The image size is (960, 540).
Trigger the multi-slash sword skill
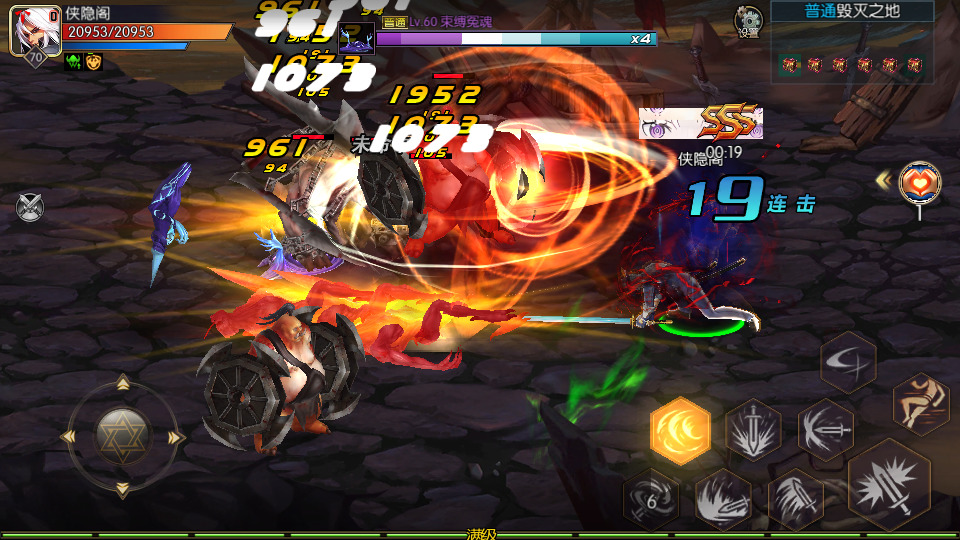coord(795,498)
